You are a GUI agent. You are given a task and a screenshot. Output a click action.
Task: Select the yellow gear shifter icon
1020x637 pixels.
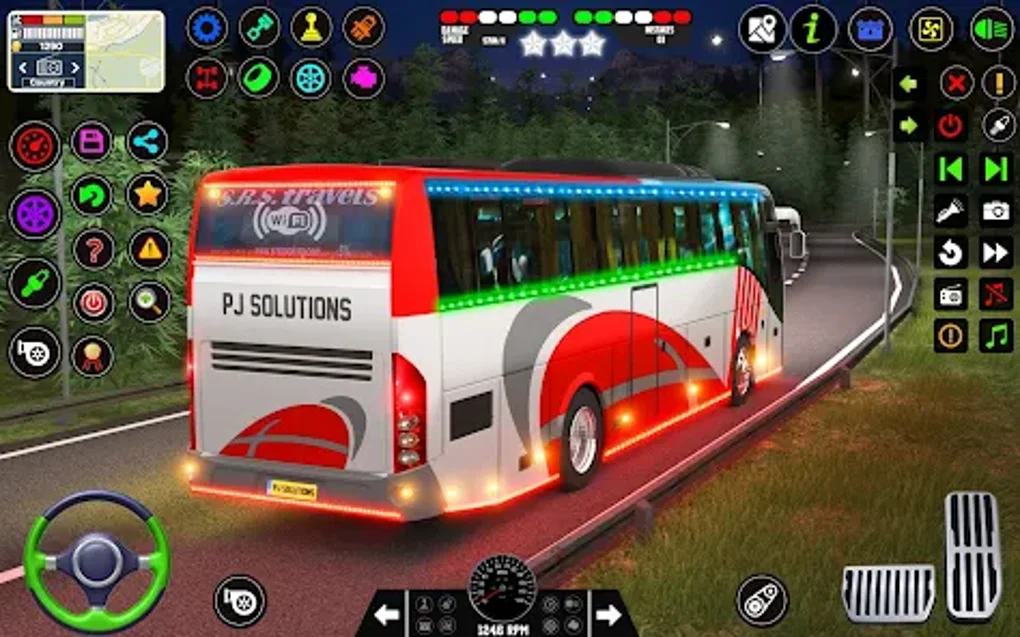(x=311, y=27)
